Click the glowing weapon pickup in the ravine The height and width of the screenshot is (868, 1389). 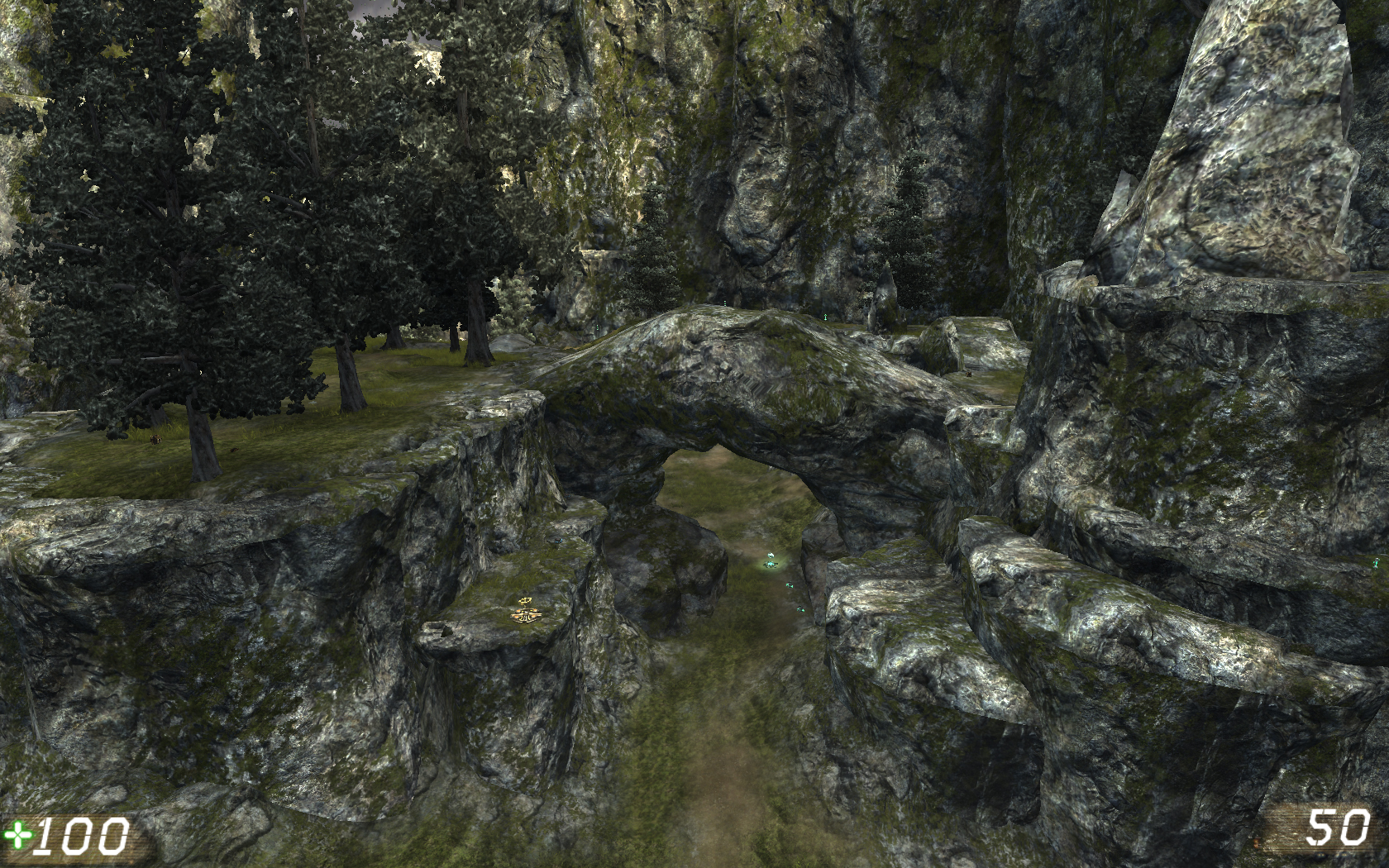(770, 562)
